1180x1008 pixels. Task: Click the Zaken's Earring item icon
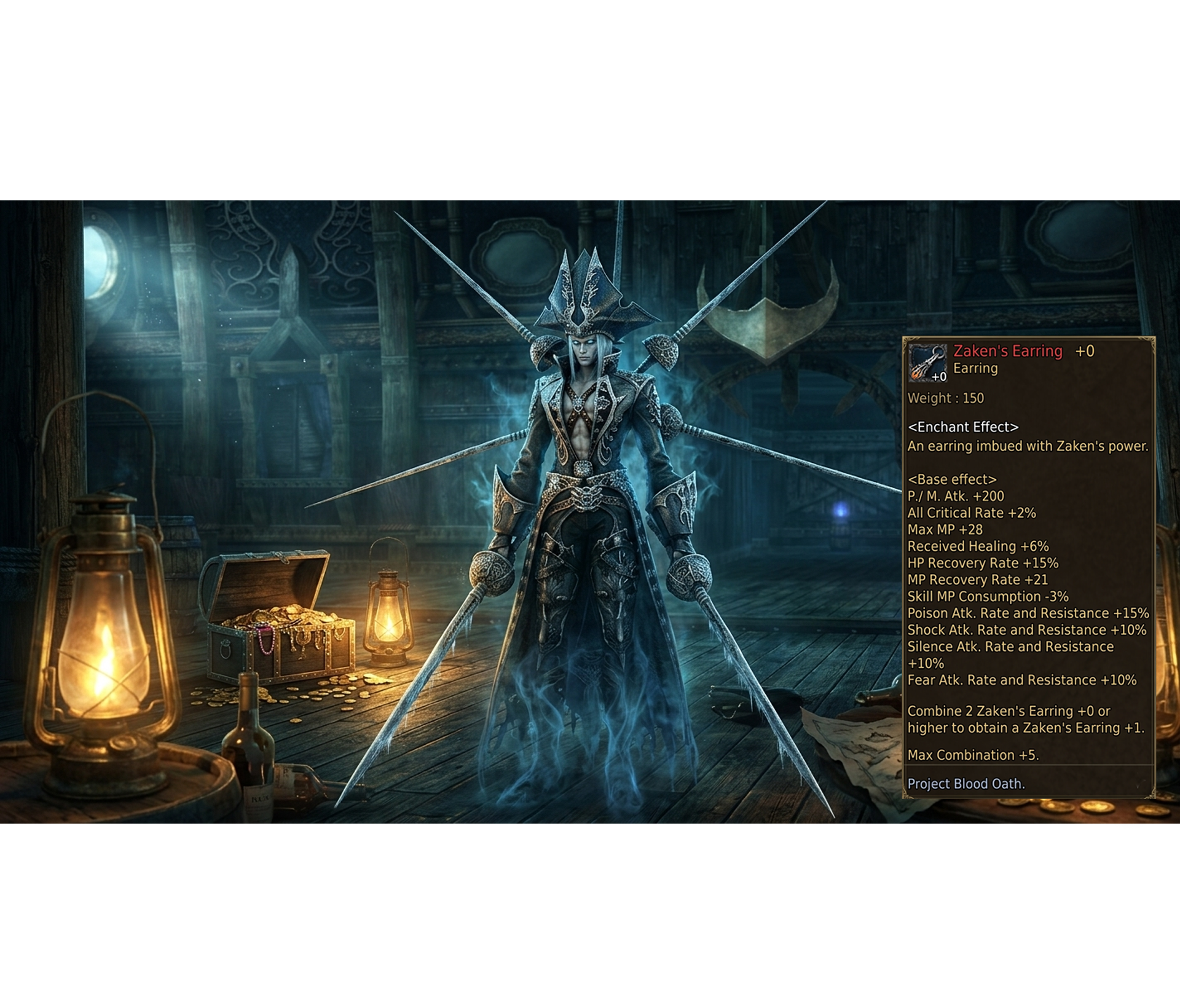927,363
